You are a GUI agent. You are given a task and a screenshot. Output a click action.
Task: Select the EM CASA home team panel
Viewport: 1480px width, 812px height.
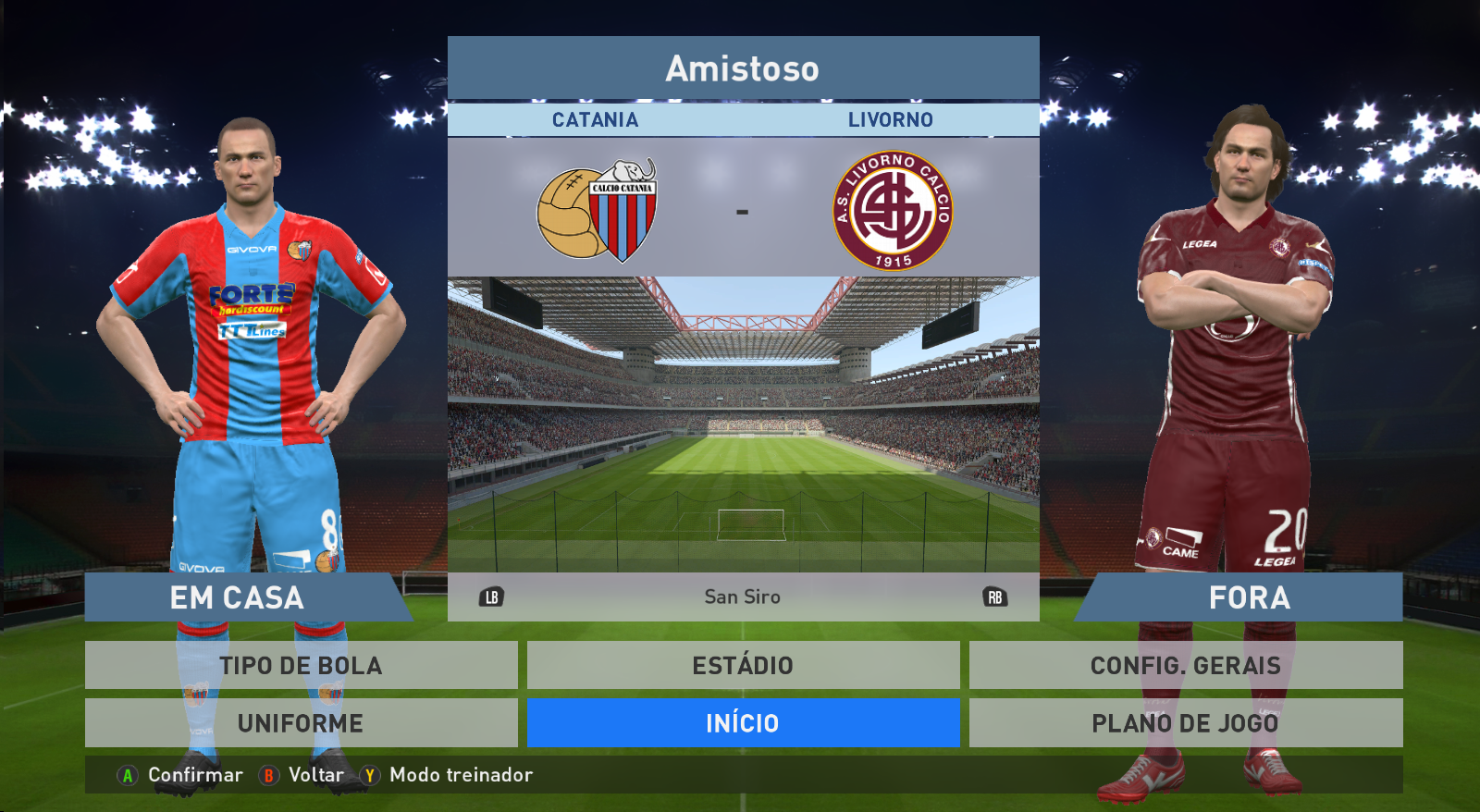[237, 597]
